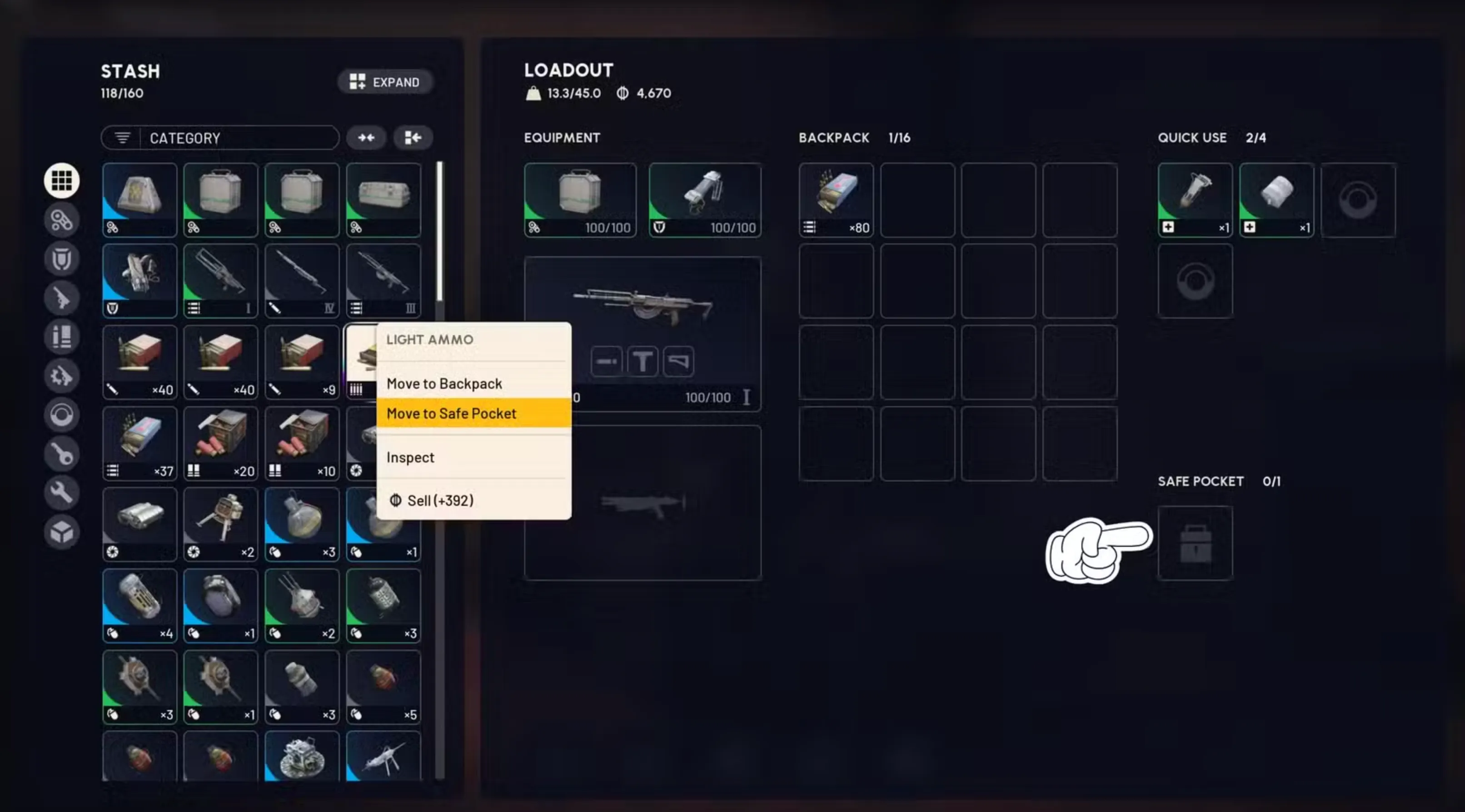
Task: Choose Inspect from the Light Ammo menu
Action: tap(473, 457)
